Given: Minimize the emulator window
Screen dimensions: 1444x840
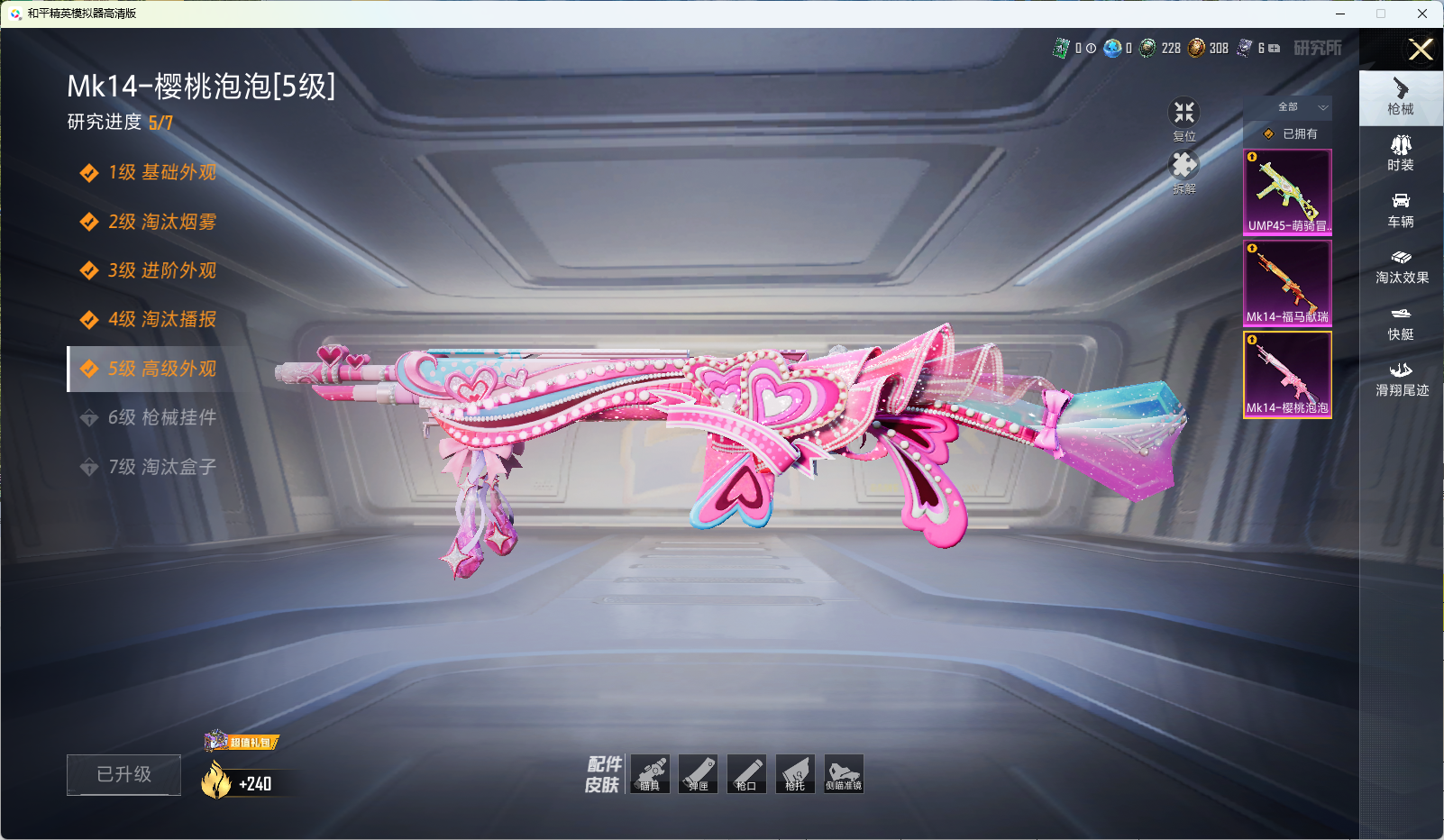Looking at the screenshot, I should 1340,14.
